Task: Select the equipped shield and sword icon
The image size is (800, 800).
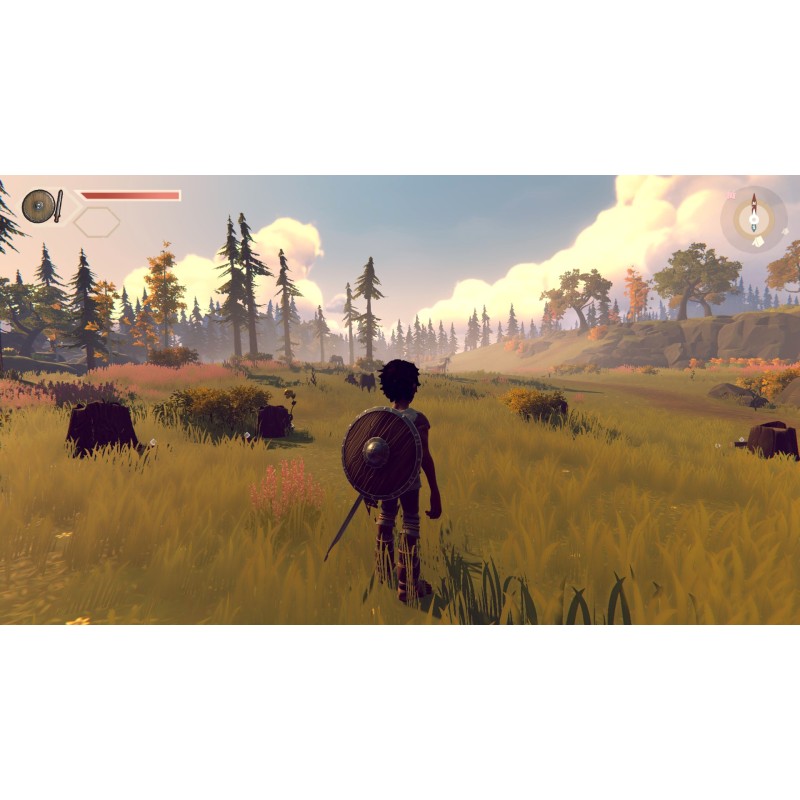Action: click(42, 206)
